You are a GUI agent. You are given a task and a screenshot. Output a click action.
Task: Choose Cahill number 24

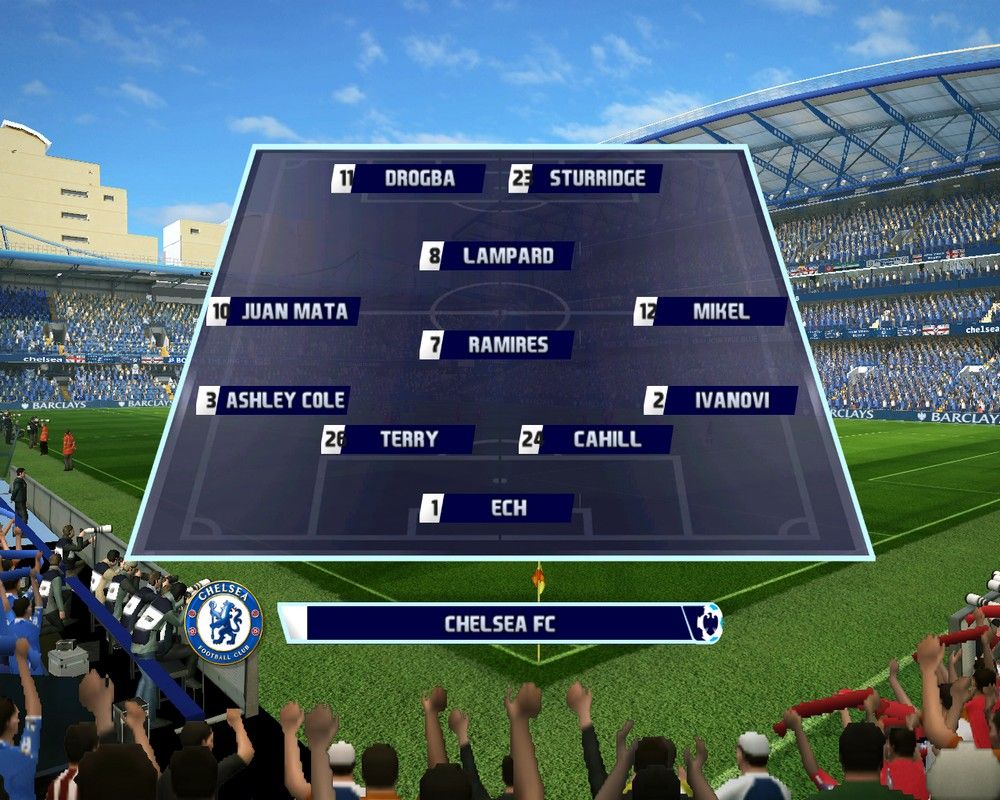pos(596,439)
